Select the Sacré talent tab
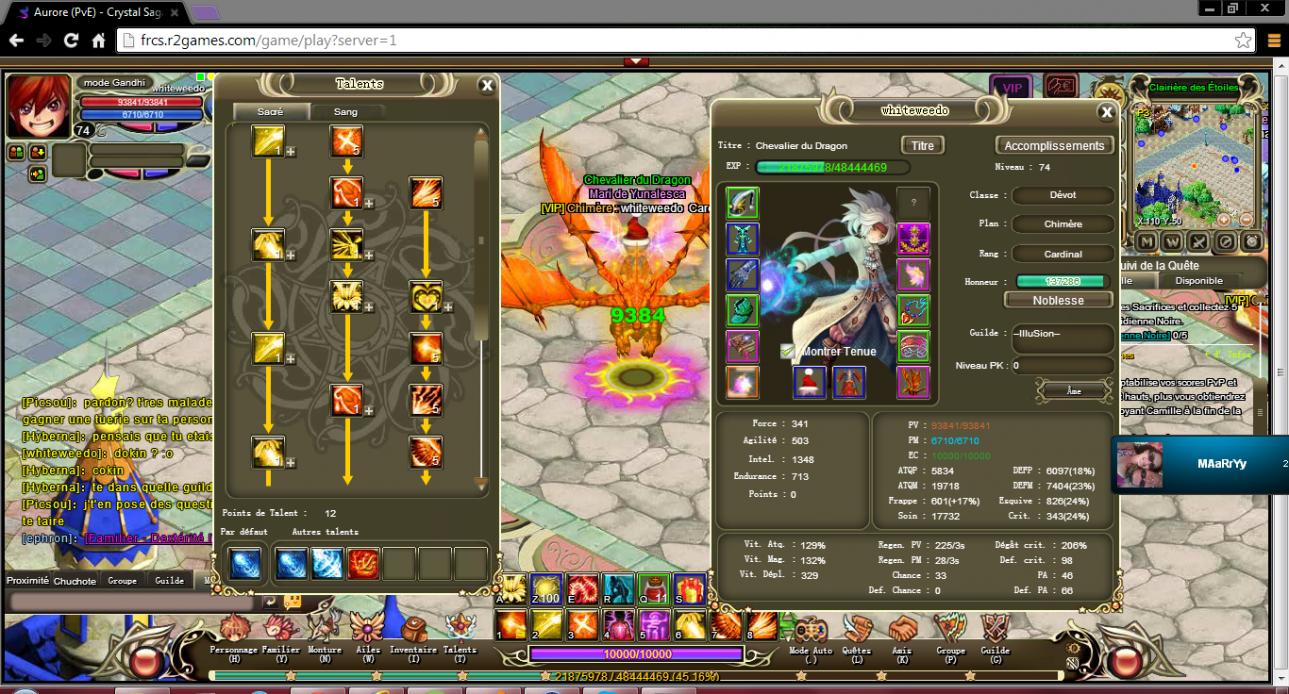The width and height of the screenshot is (1289, 694). pyautogui.click(x=270, y=112)
